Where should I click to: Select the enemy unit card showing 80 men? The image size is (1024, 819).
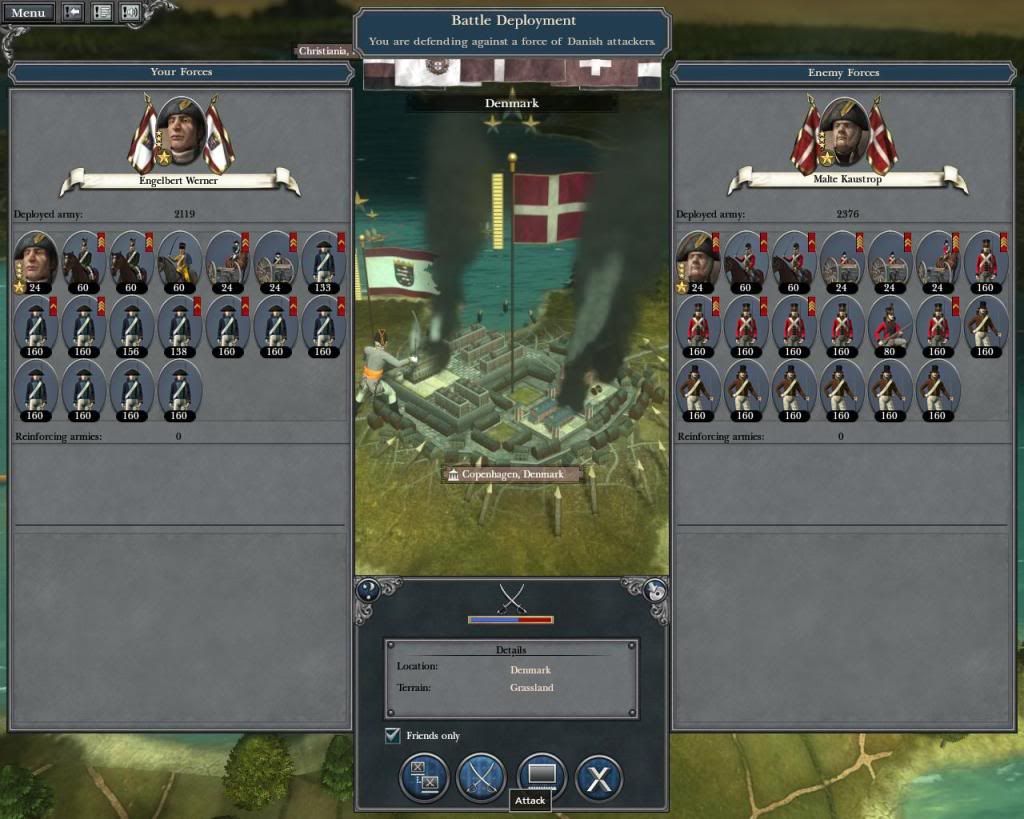889,324
